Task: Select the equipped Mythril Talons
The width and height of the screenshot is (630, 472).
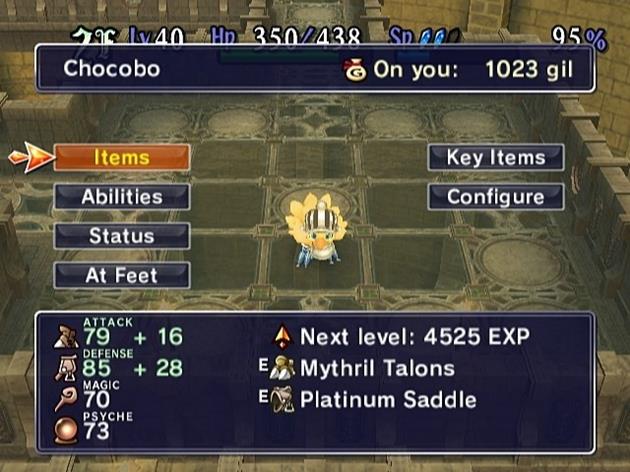Action: [x=376, y=368]
